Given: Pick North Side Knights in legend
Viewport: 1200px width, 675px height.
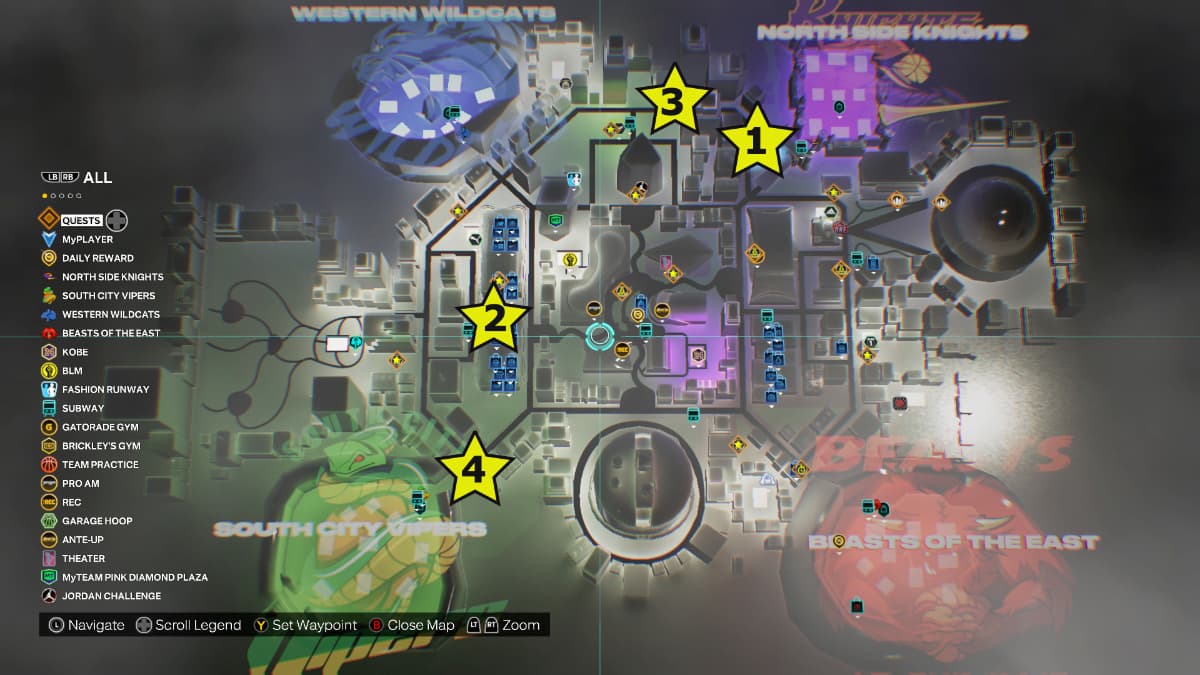Looking at the screenshot, I should click(112, 277).
